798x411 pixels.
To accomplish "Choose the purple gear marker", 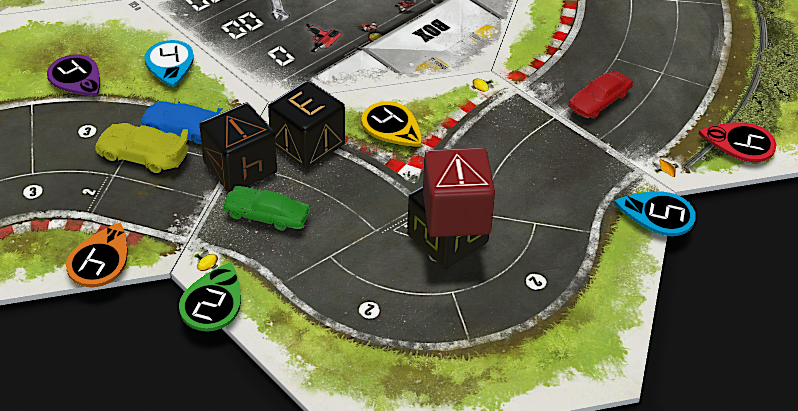I will point(75,73).
